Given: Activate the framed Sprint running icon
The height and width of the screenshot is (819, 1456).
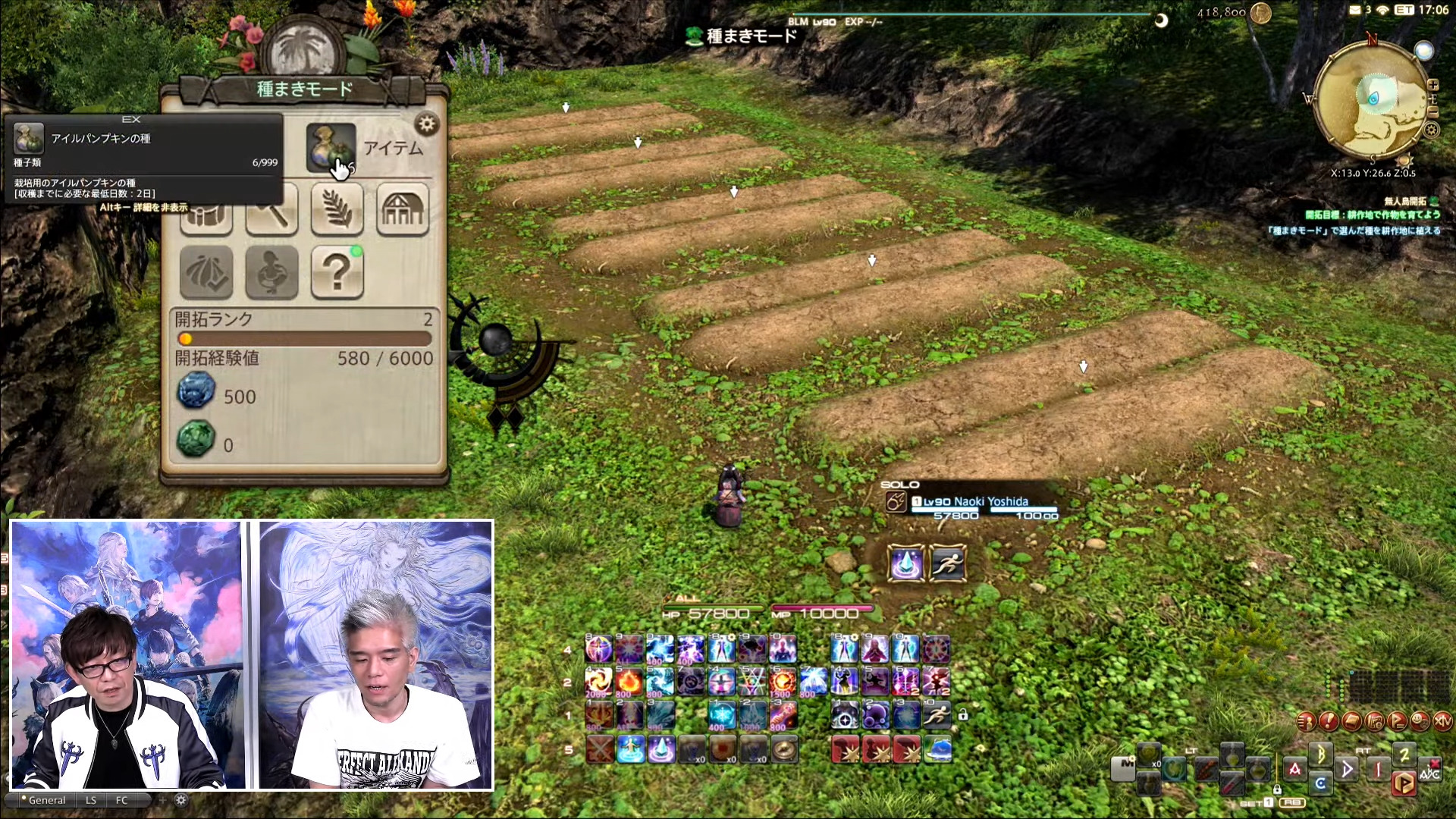Looking at the screenshot, I should tap(948, 563).
